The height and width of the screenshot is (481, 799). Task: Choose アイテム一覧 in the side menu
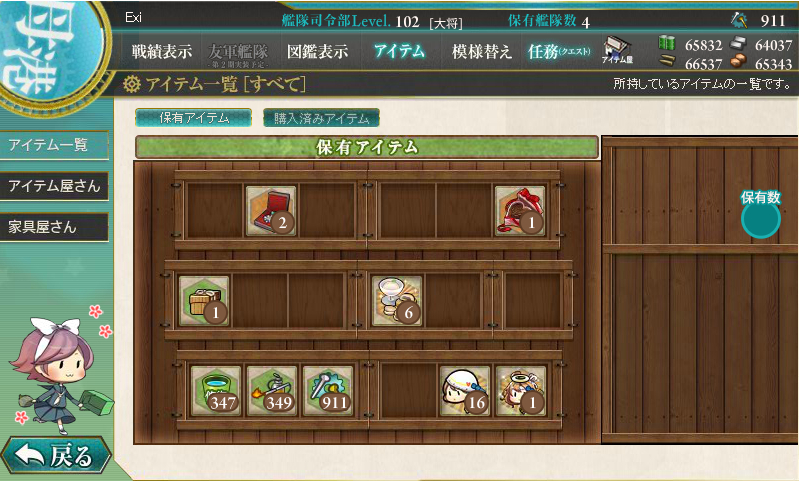coord(53,144)
